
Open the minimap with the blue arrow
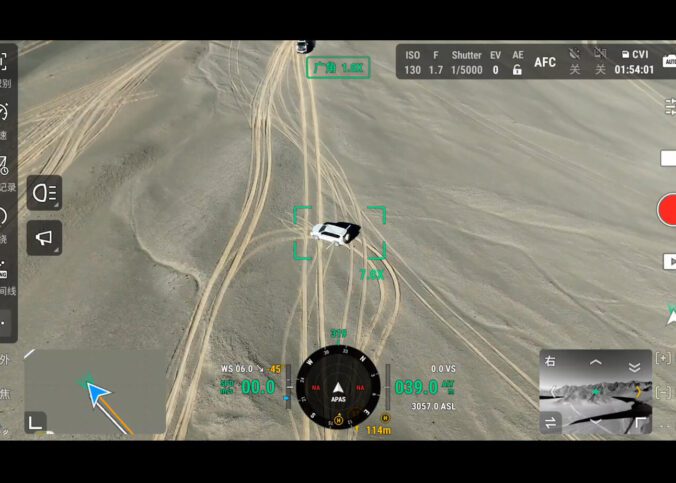pos(95,390)
